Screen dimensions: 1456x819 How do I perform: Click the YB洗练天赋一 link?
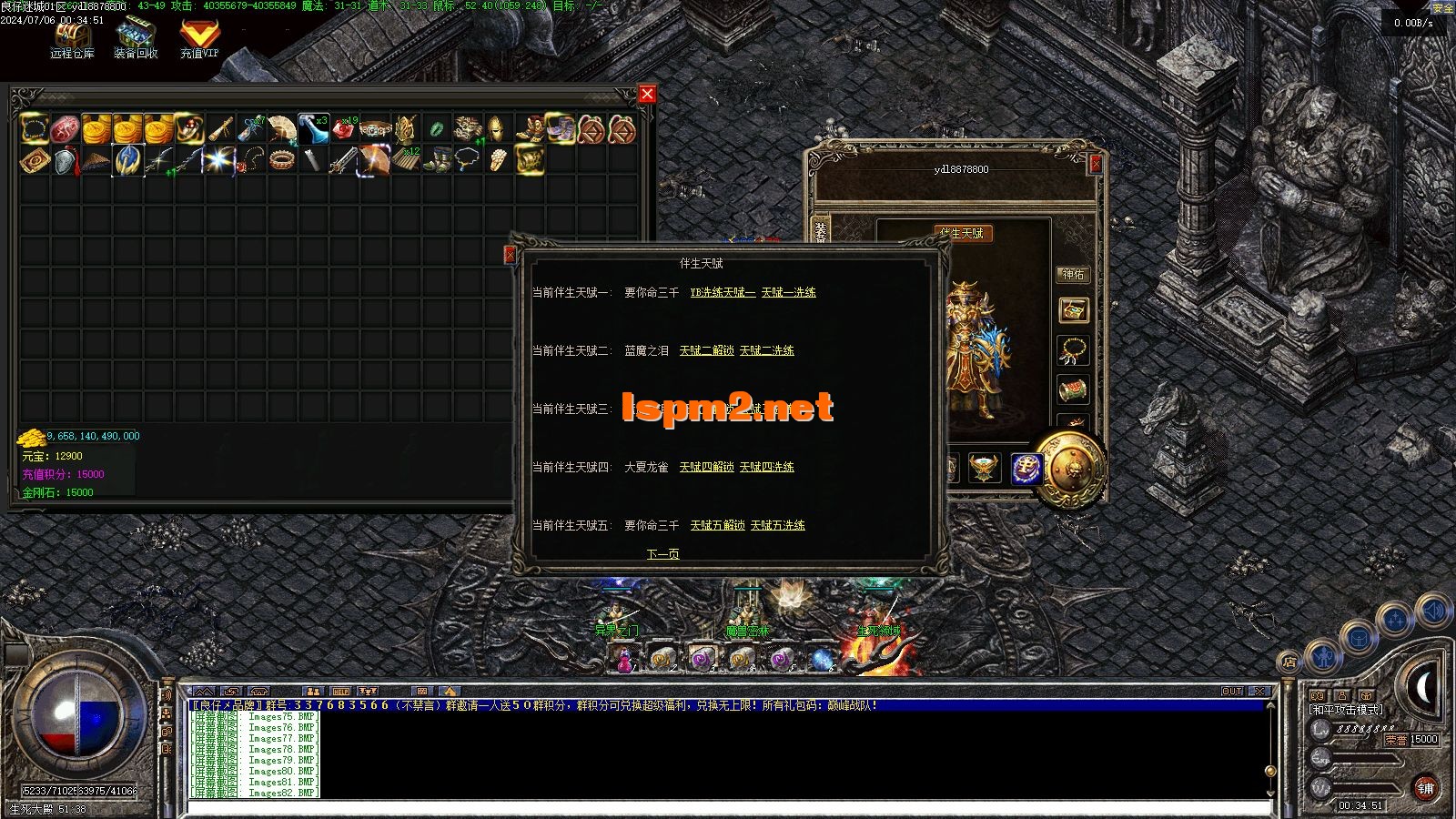[x=723, y=292]
